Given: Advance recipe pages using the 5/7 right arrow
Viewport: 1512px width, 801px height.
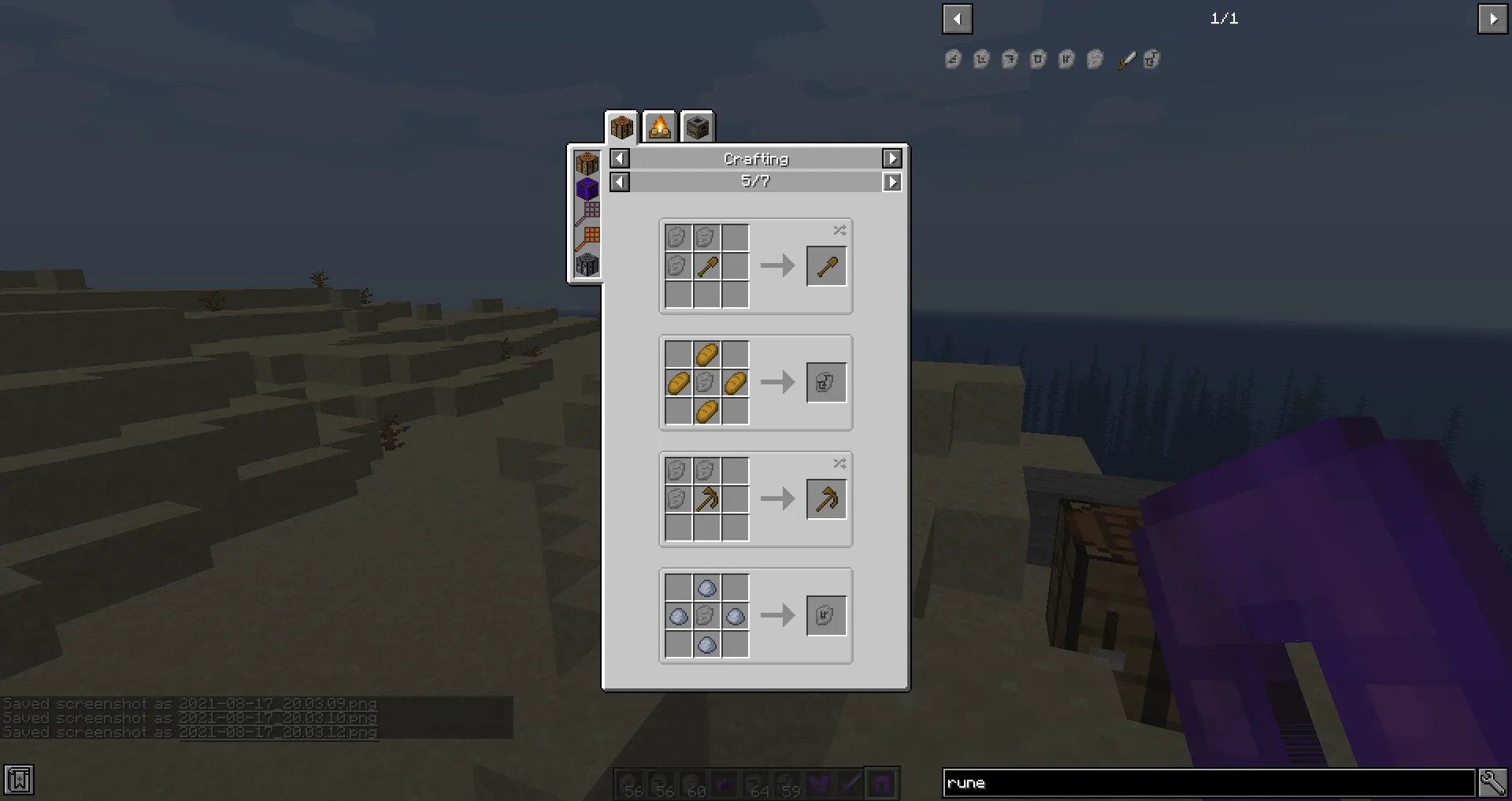Looking at the screenshot, I should point(892,182).
